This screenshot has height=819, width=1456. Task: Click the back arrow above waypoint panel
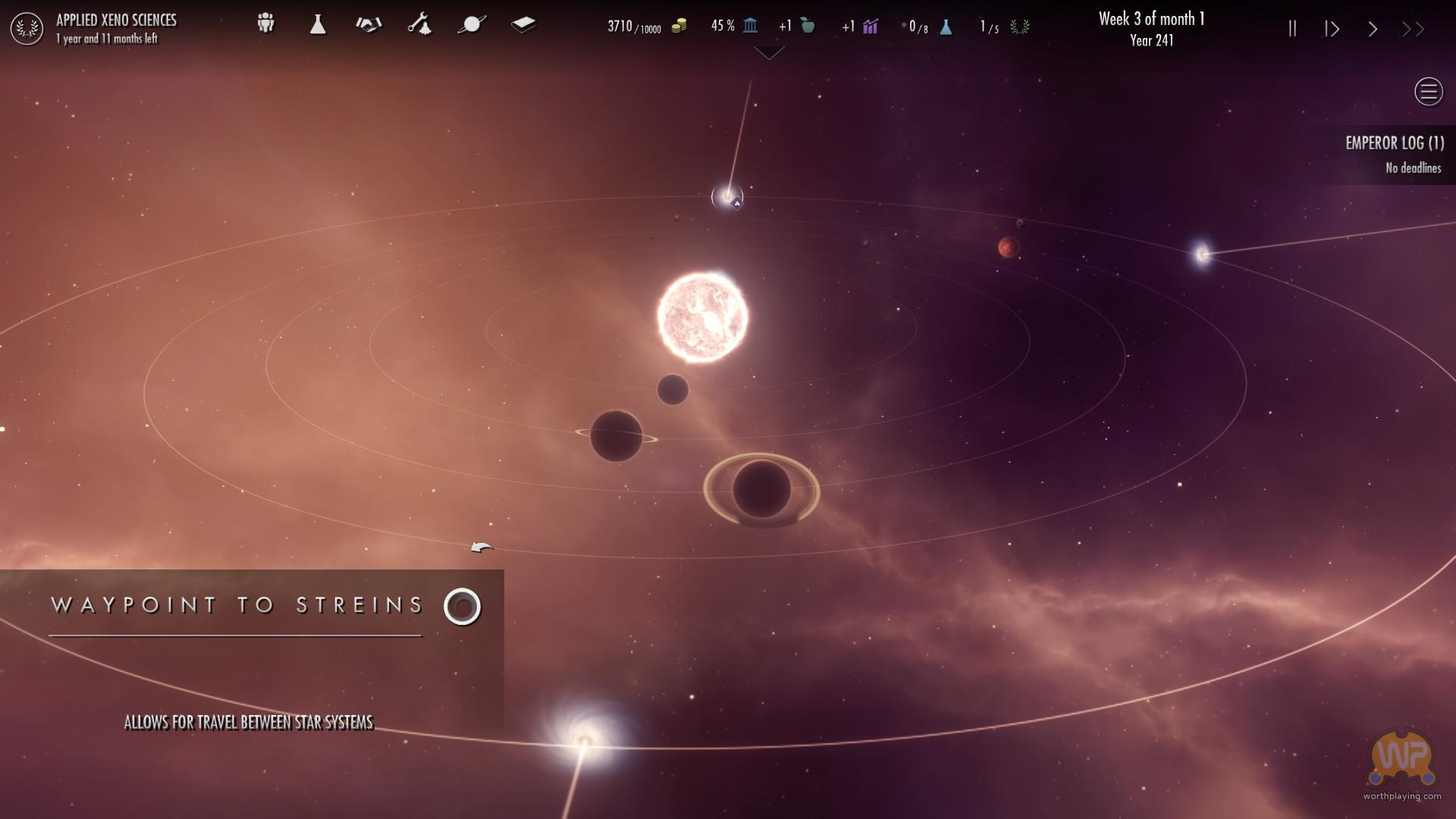click(x=482, y=548)
